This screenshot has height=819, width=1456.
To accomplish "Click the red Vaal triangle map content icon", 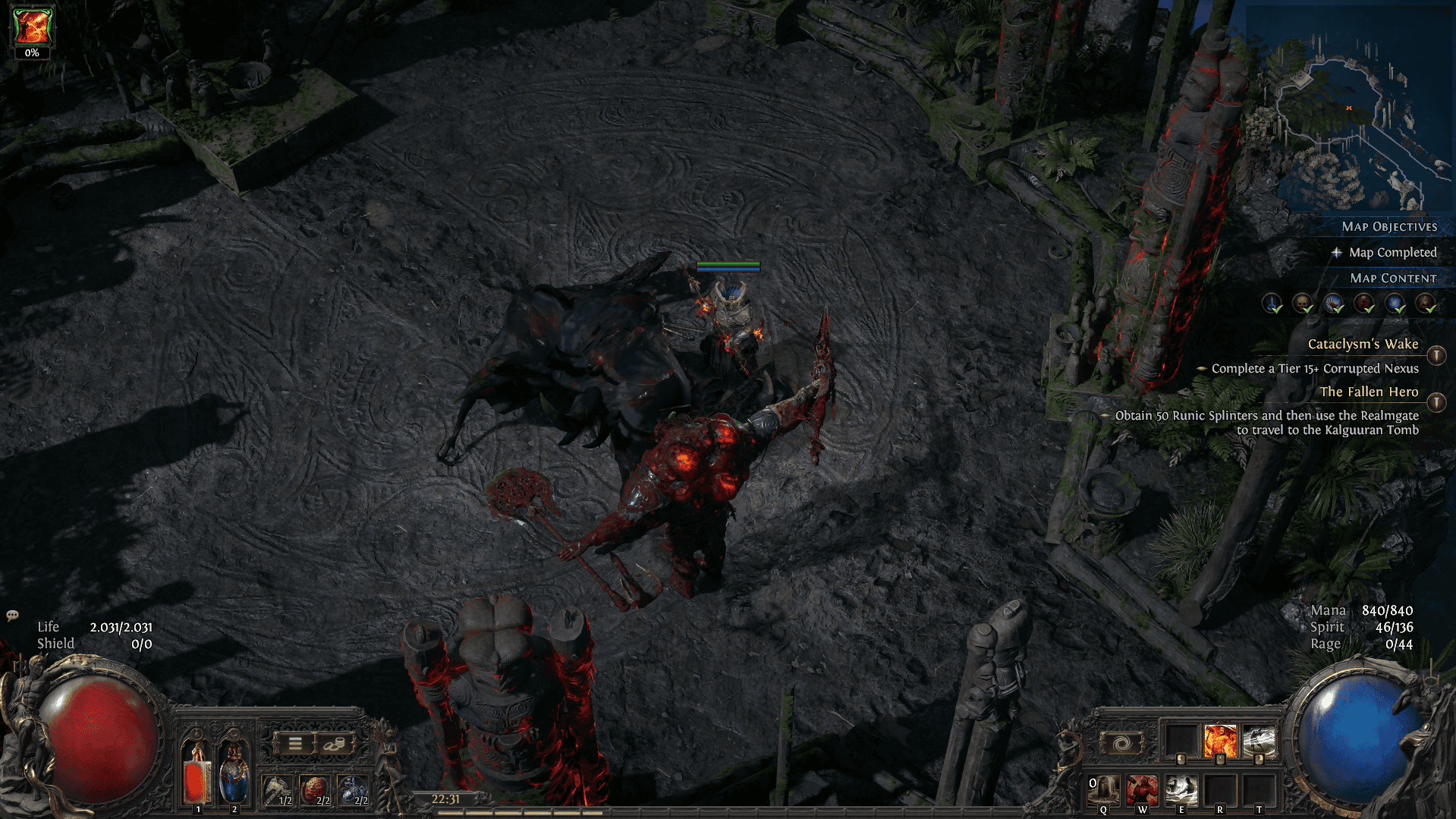I will click(x=1424, y=304).
